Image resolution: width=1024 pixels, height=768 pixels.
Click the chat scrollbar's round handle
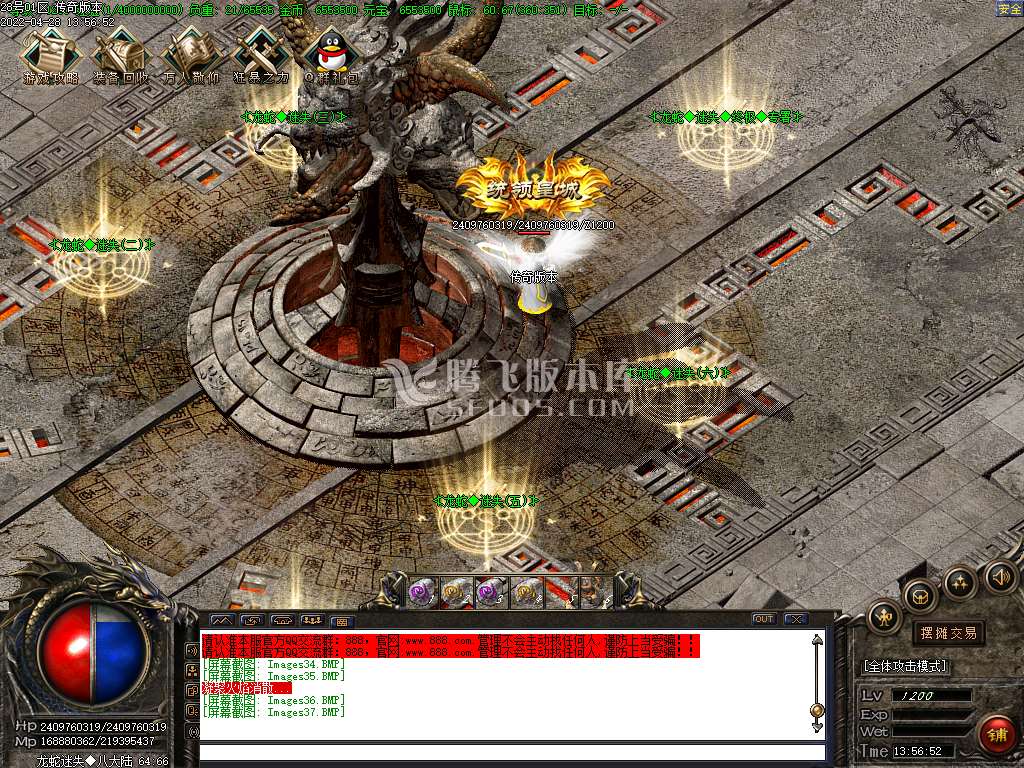[817, 711]
